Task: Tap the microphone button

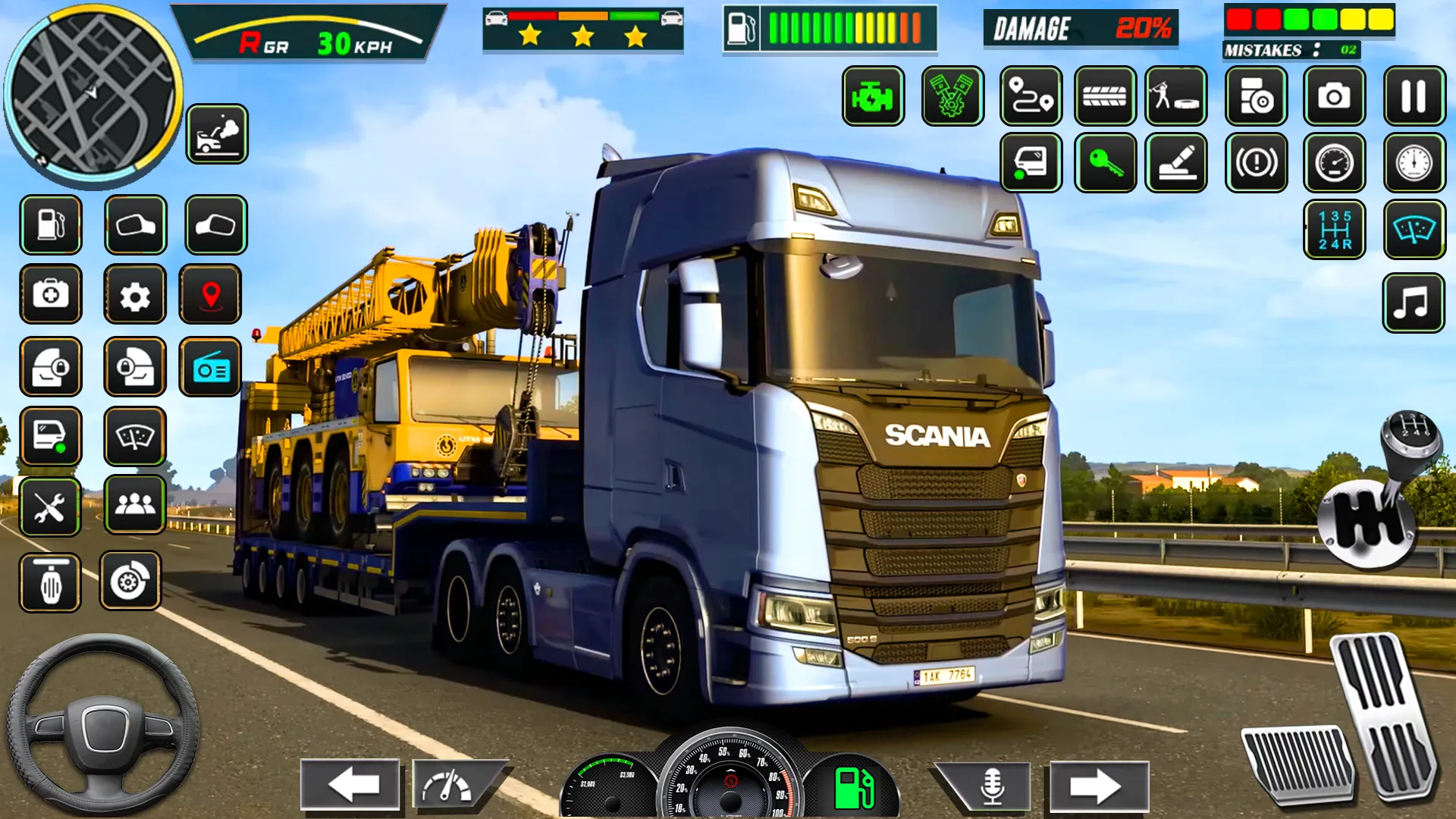Action: [x=991, y=785]
